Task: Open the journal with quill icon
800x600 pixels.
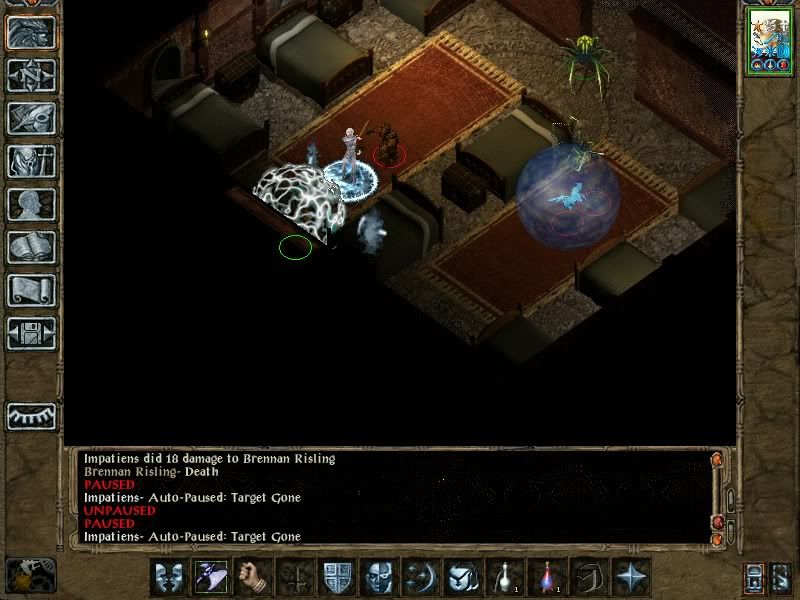Action: click(x=31, y=118)
